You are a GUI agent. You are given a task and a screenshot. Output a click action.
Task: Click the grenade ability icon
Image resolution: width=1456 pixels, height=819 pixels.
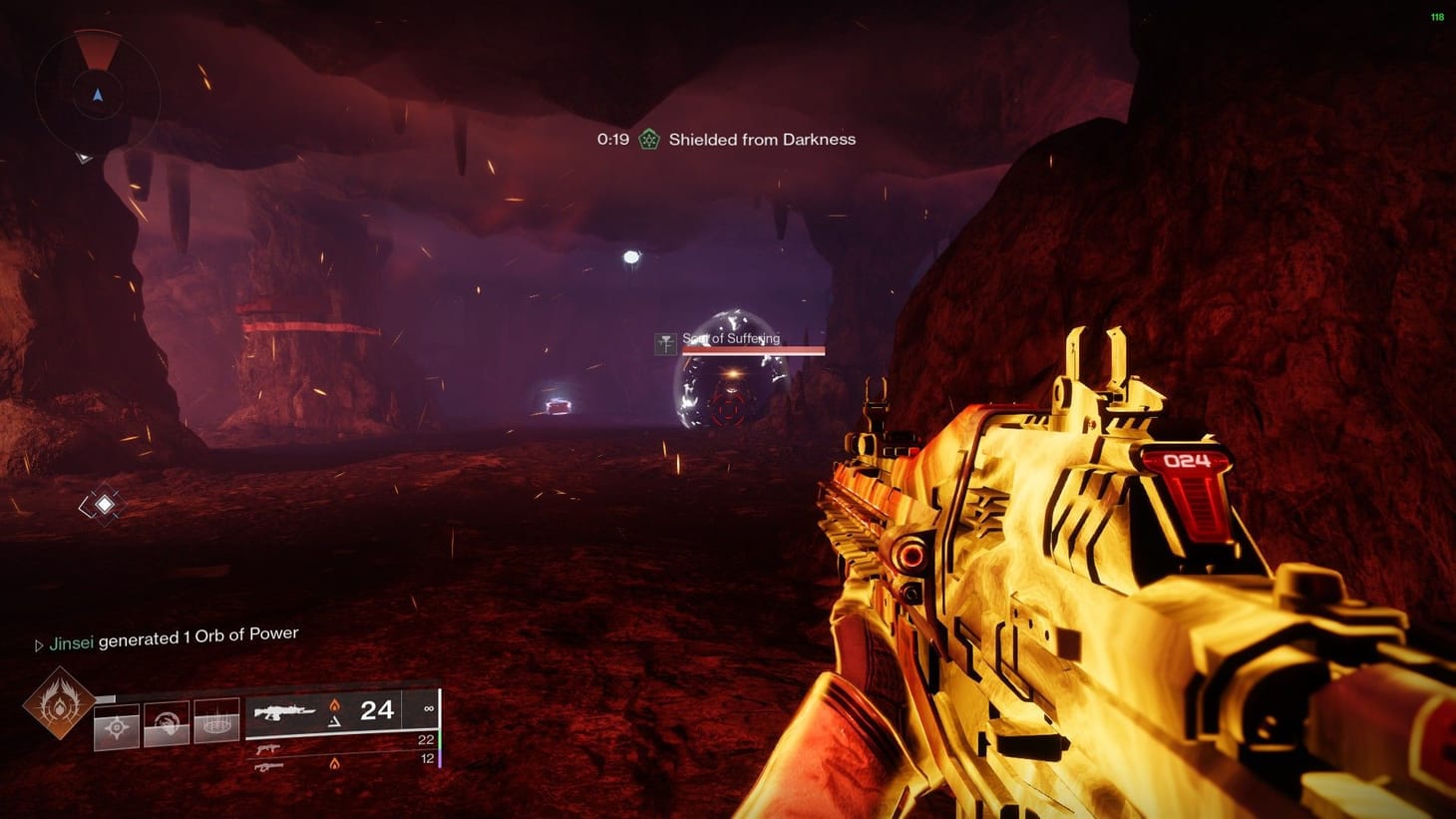tap(118, 726)
